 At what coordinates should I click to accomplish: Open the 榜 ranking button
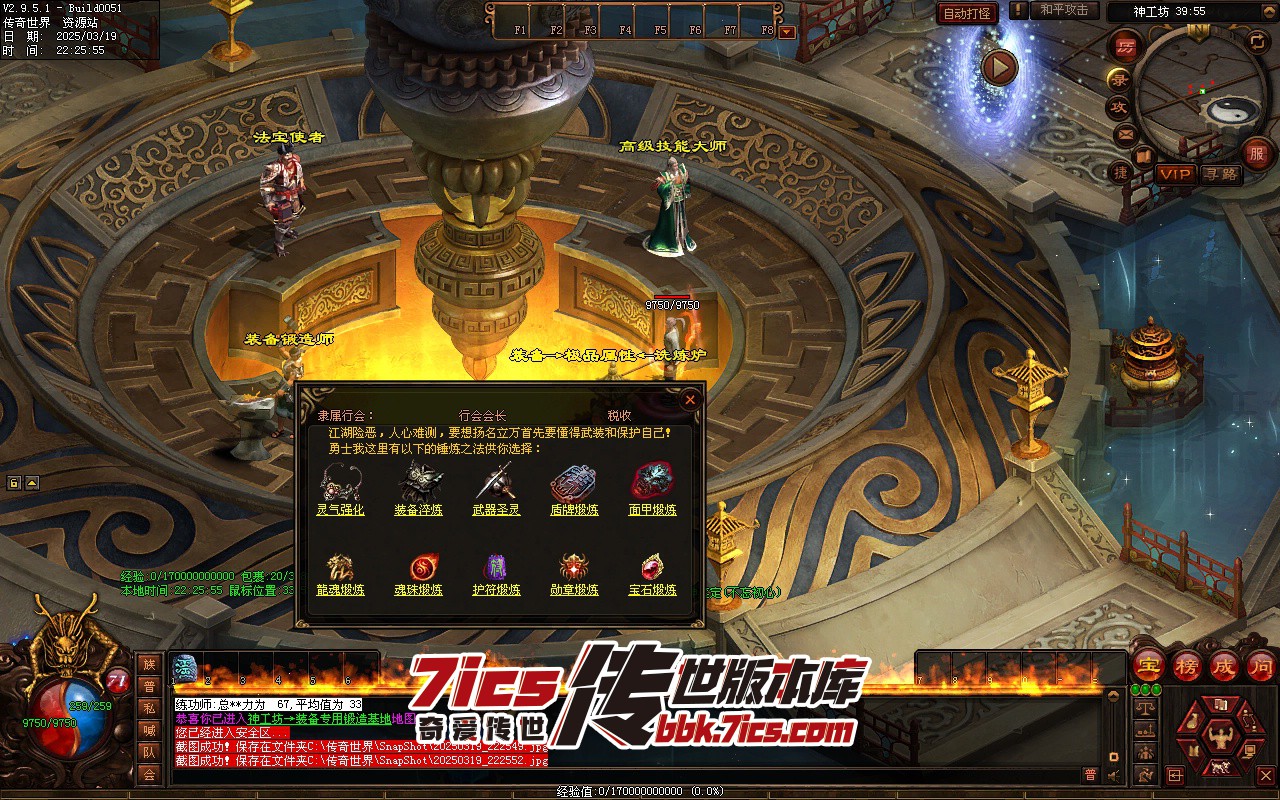tap(1187, 666)
